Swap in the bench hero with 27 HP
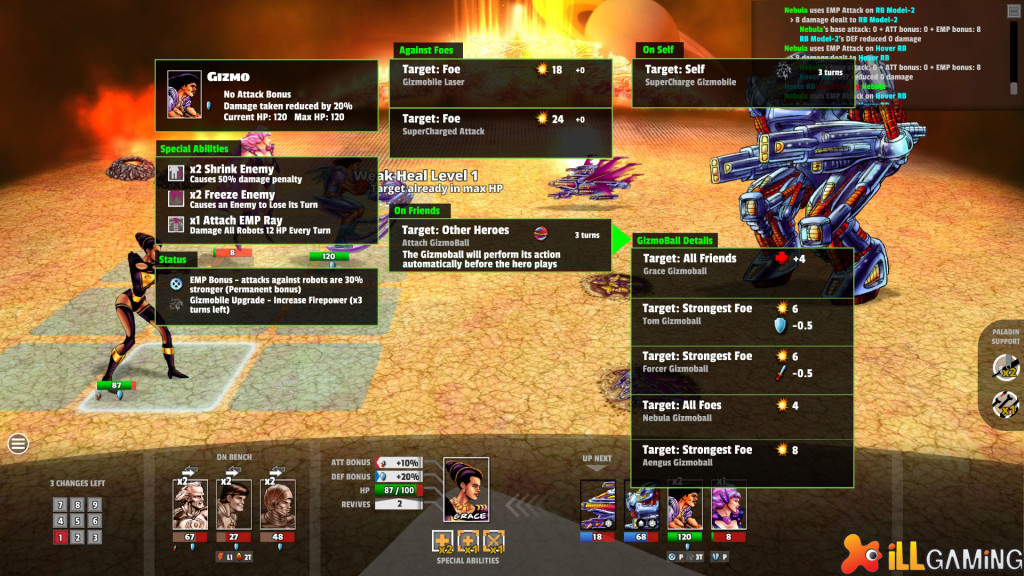 (x=234, y=505)
